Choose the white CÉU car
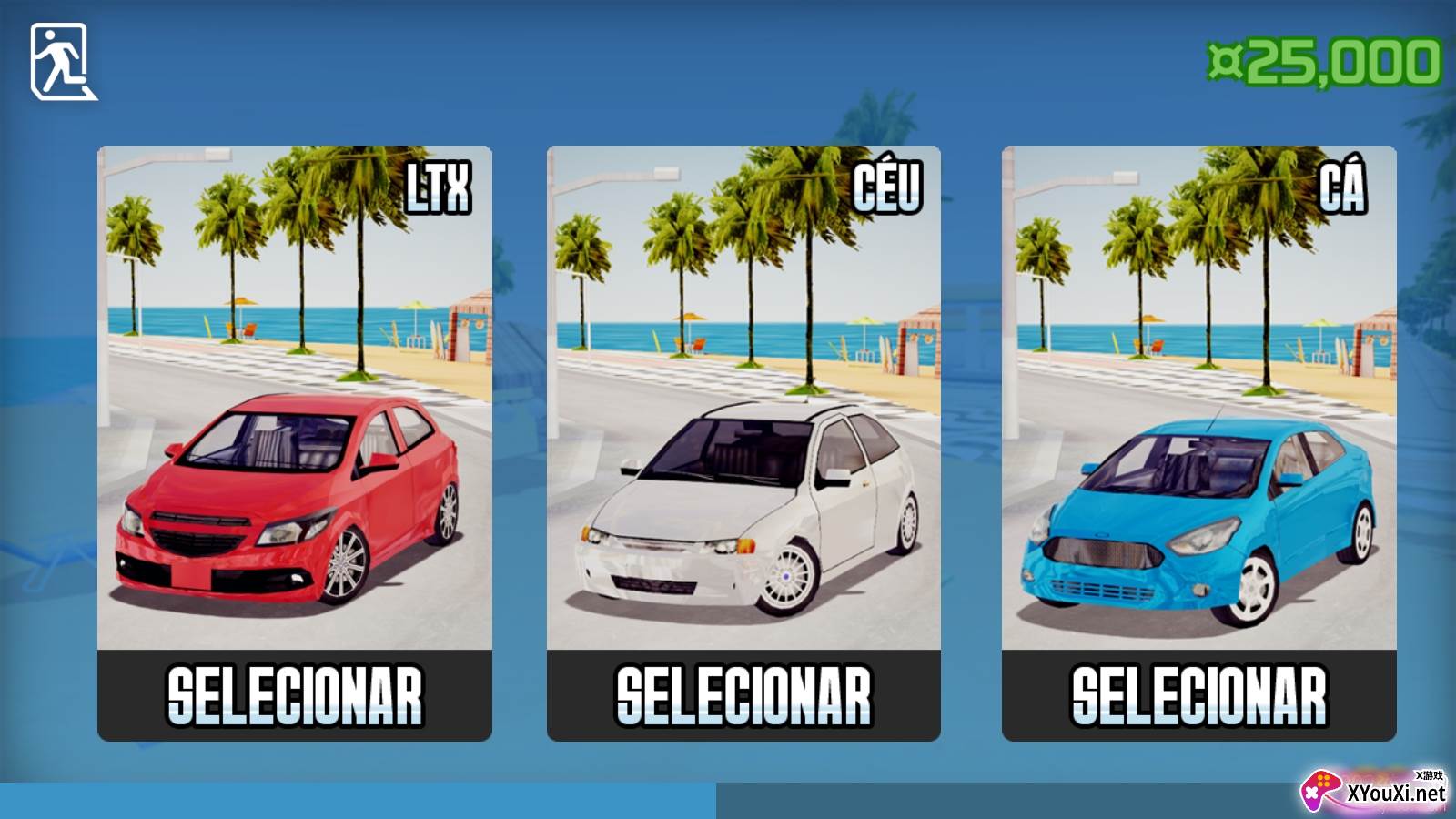The width and height of the screenshot is (1456, 819). (x=743, y=696)
